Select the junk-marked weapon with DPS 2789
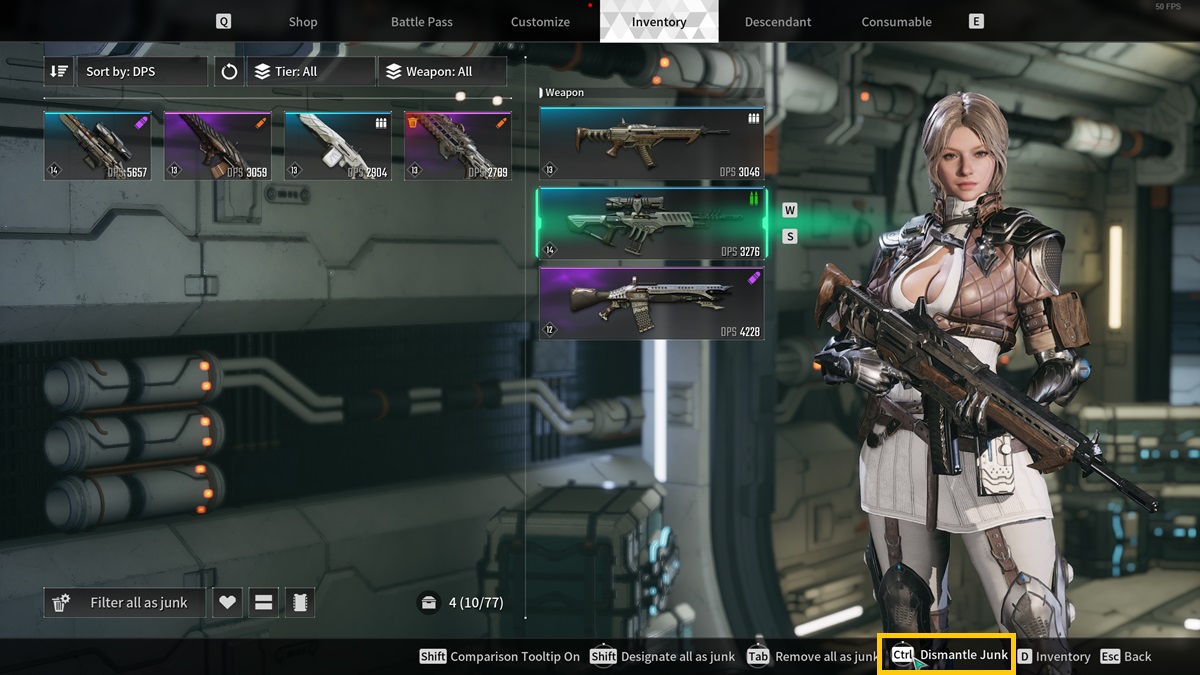1200x675 pixels. [458, 146]
